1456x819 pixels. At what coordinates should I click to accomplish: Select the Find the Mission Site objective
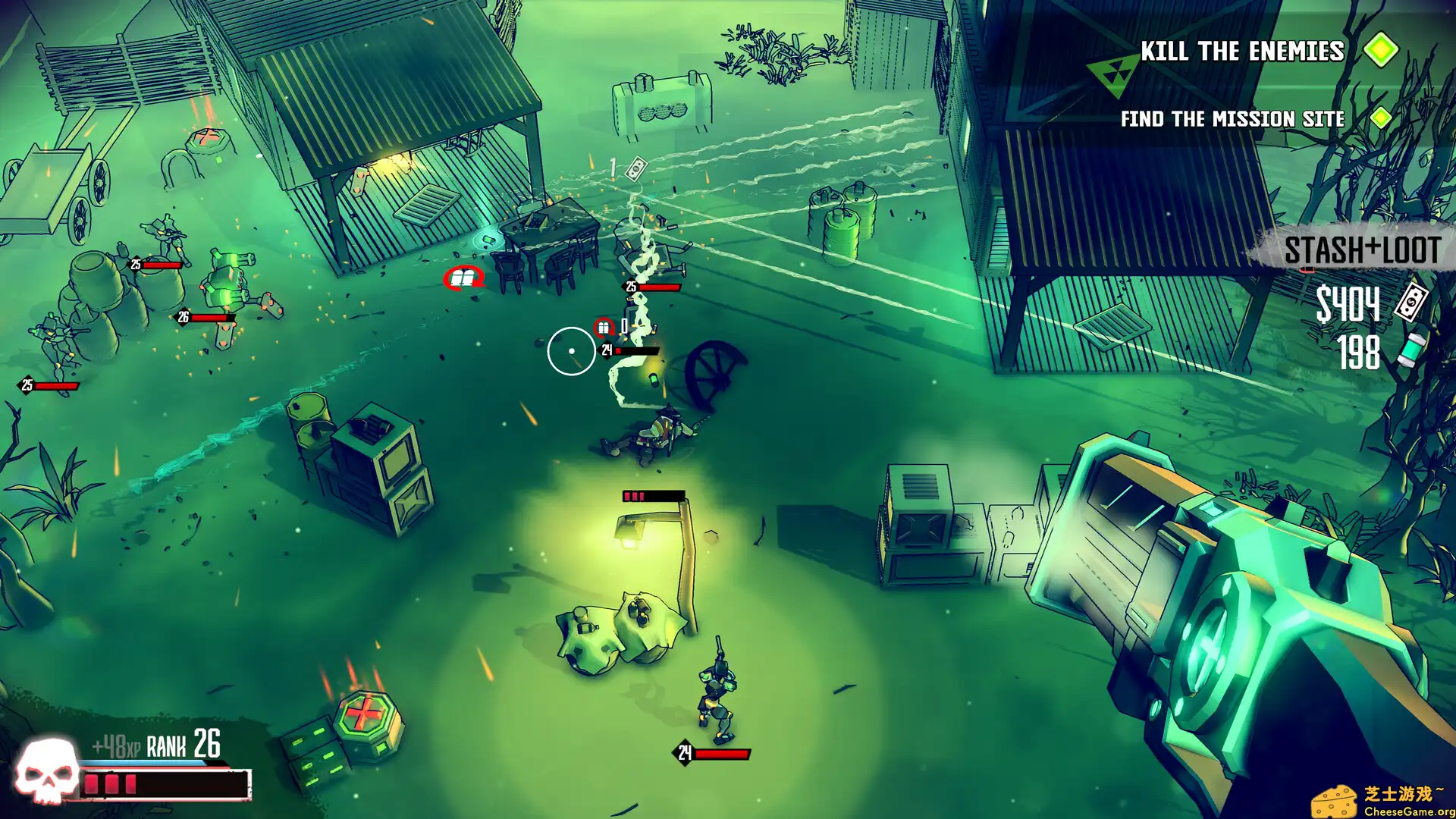1232,119
